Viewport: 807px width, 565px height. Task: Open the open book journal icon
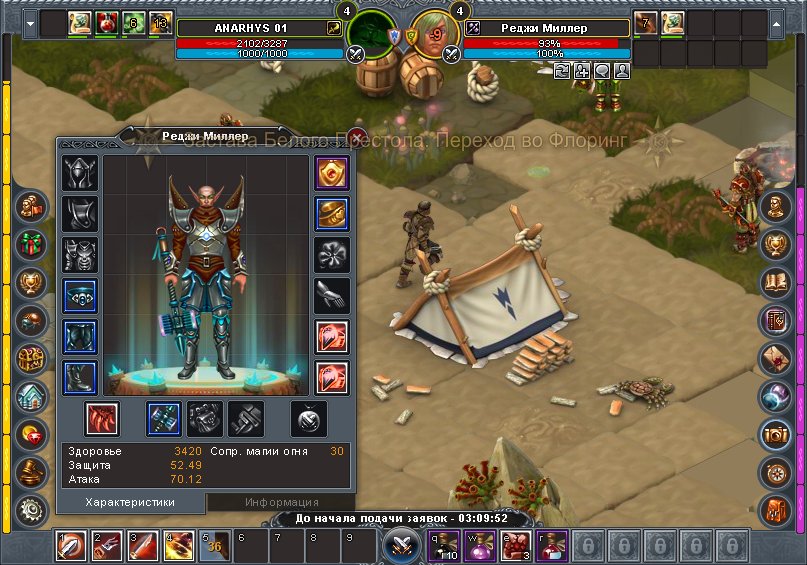click(x=775, y=282)
